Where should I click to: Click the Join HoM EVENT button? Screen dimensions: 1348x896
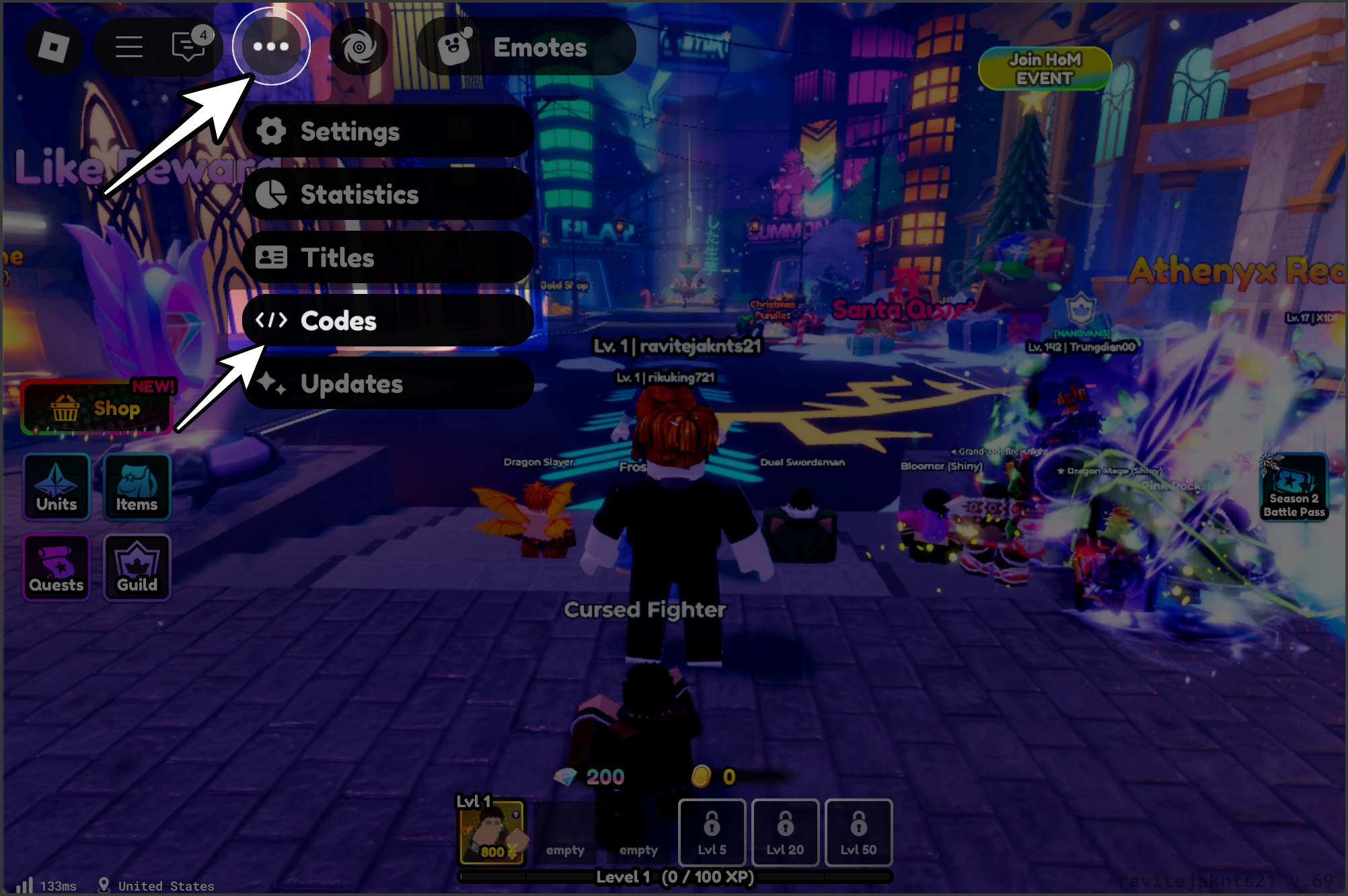click(1045, 69)
